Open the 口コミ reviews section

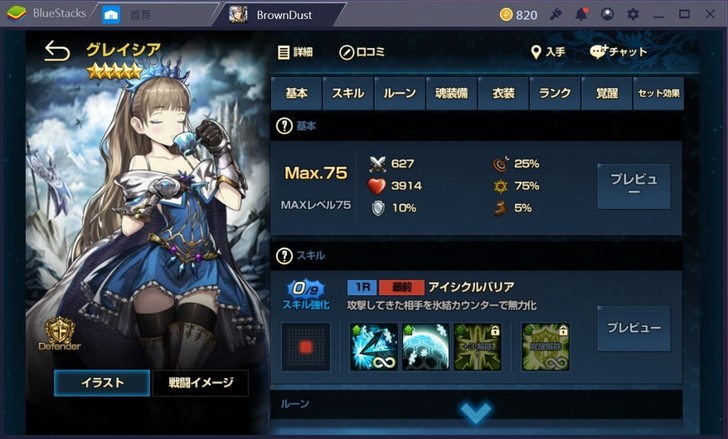(362, 52)
